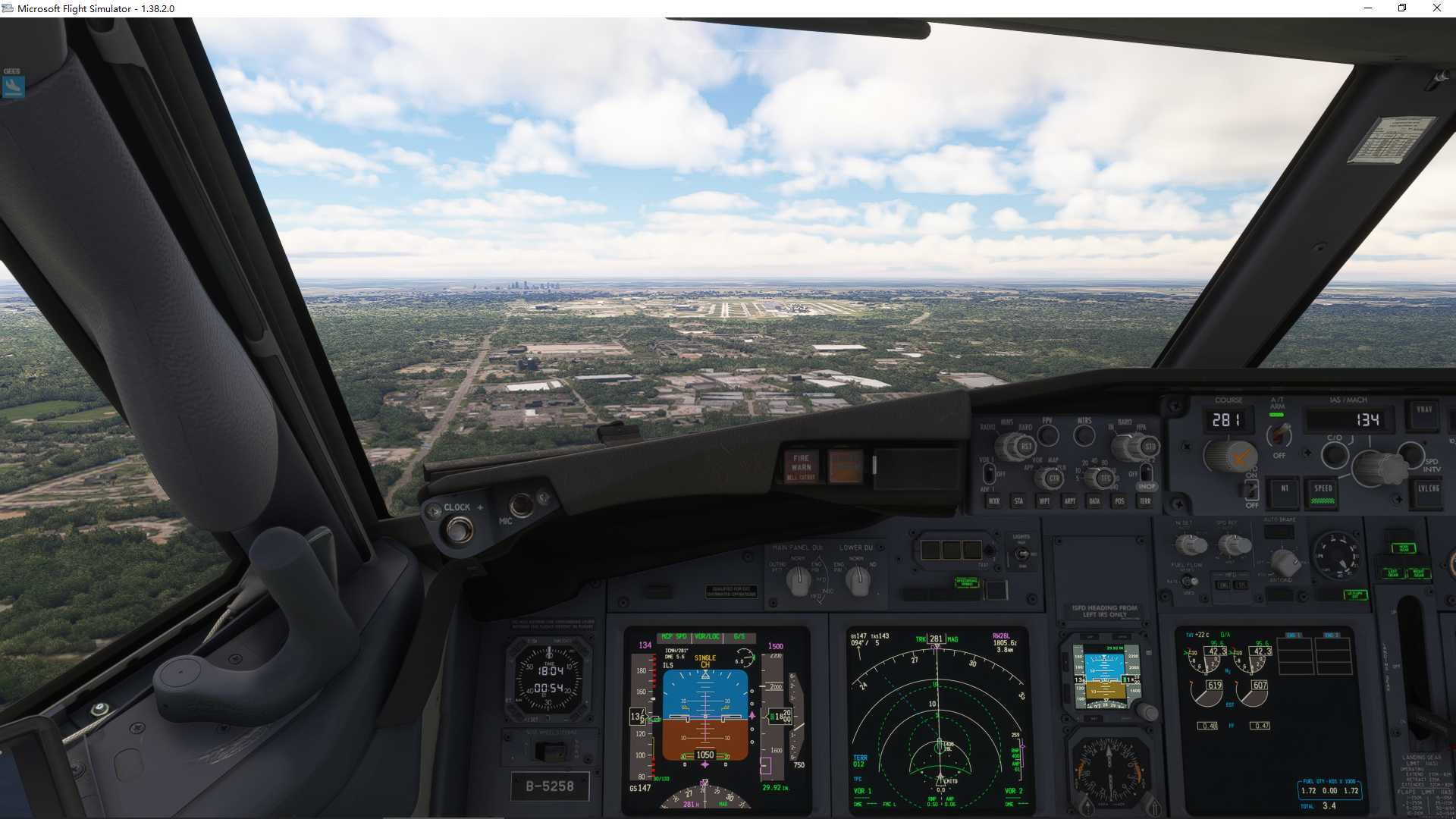Close the Microsoft Flight Simulator window
The width and height of the screenshot is (1456, 819).
[1436, 8]
